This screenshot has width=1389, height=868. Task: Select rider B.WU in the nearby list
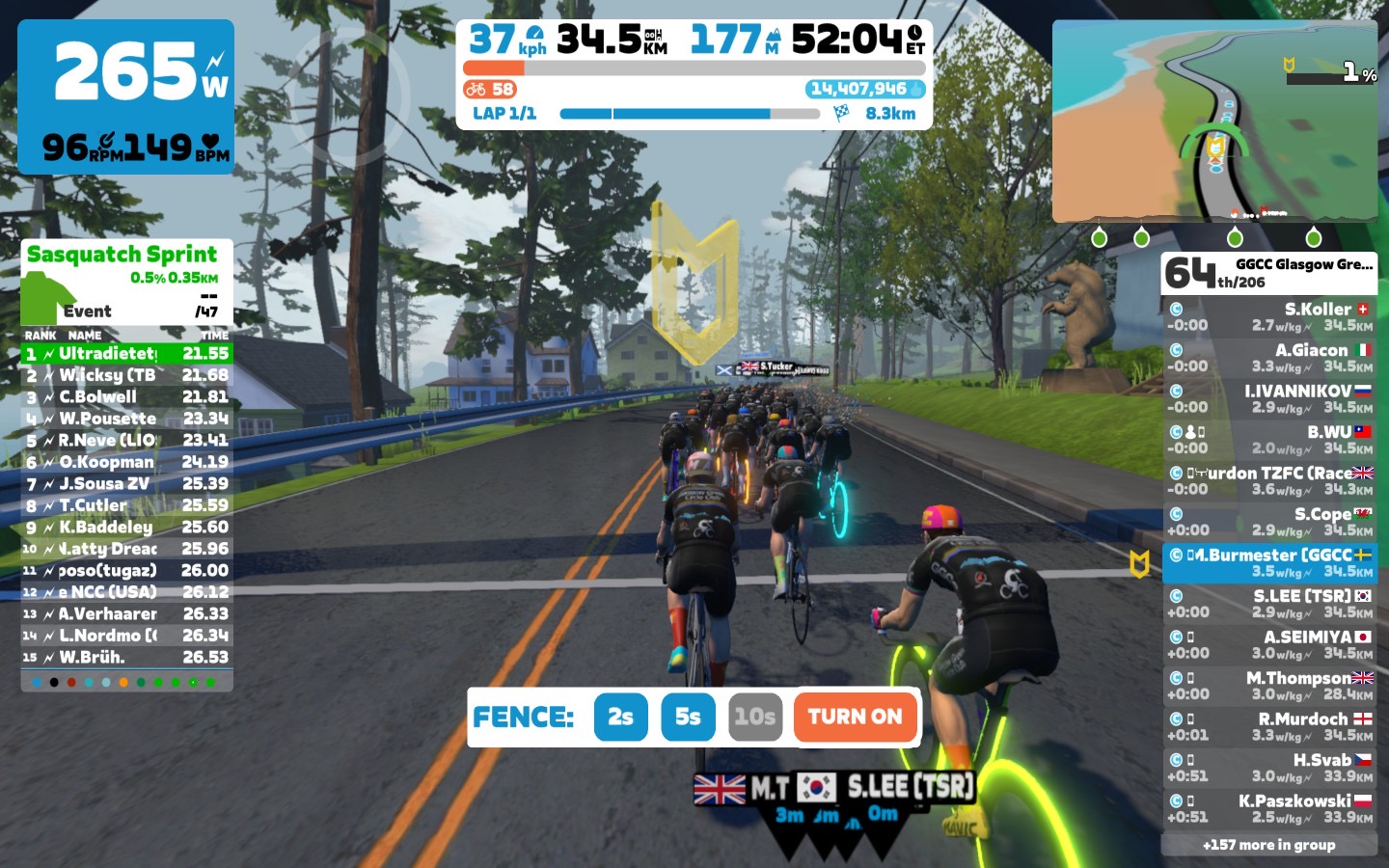tap(1269, 440)
